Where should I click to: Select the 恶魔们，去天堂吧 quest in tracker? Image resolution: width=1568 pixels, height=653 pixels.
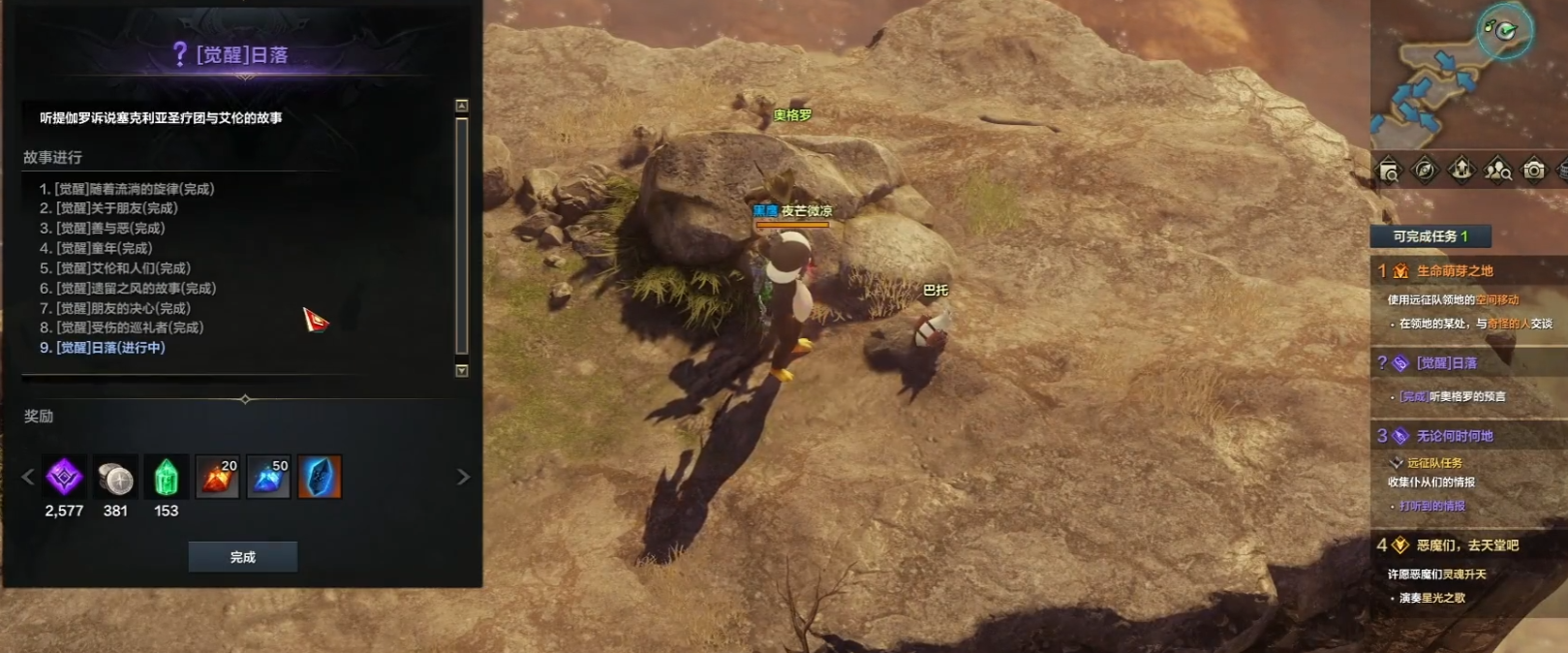pos(1467,545)
